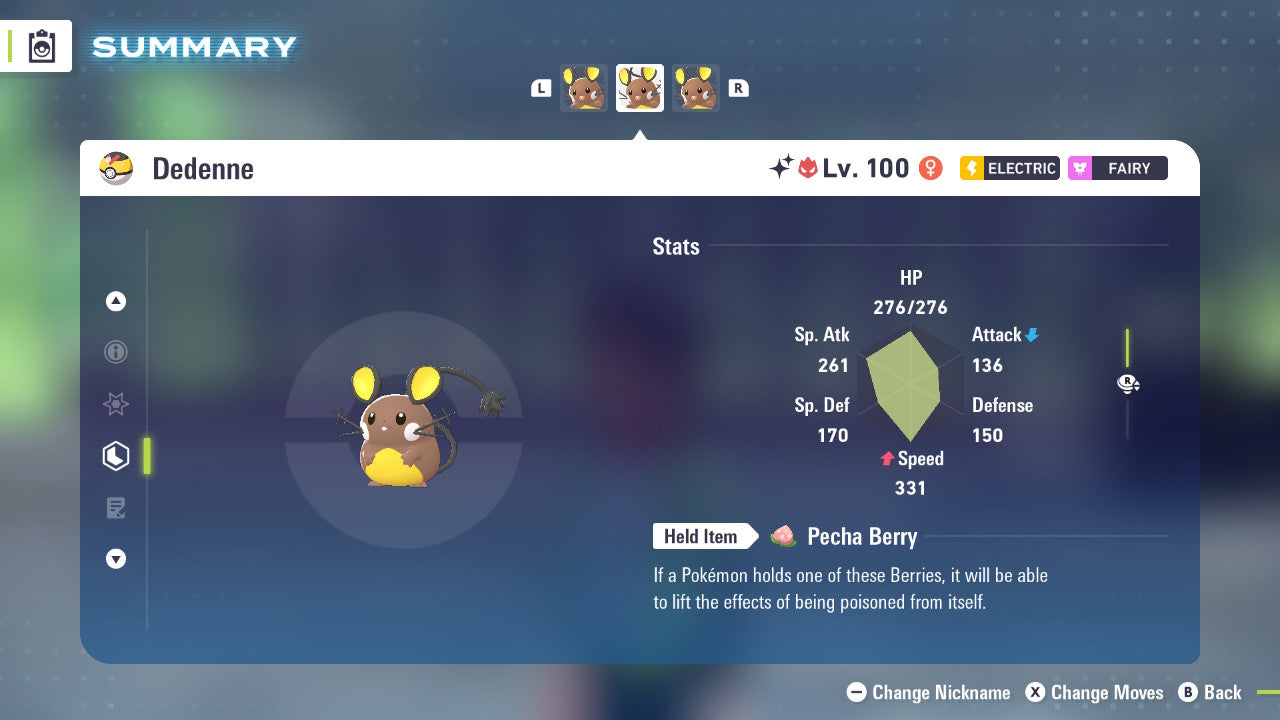The height and width of the screenshot is (720, 1280).
Task: Select the info page icon in the sidebar
Action: tap(116, 352)
